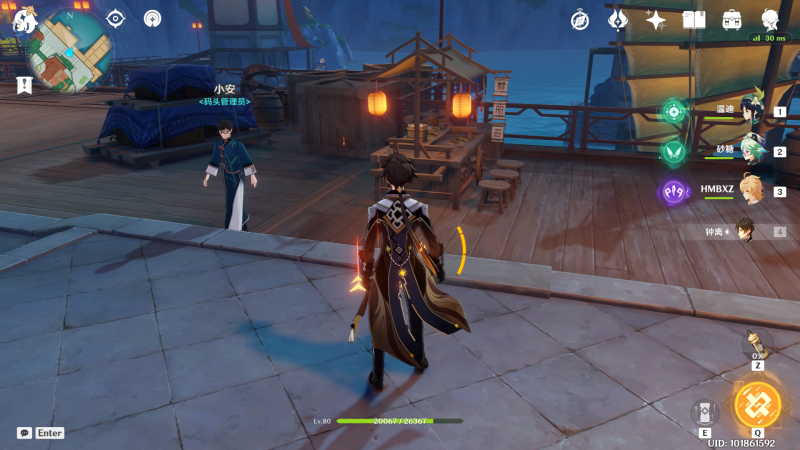800x450 pixels.
Task: Activate the stone pillar elemental skill
Action: pos(704,412)
